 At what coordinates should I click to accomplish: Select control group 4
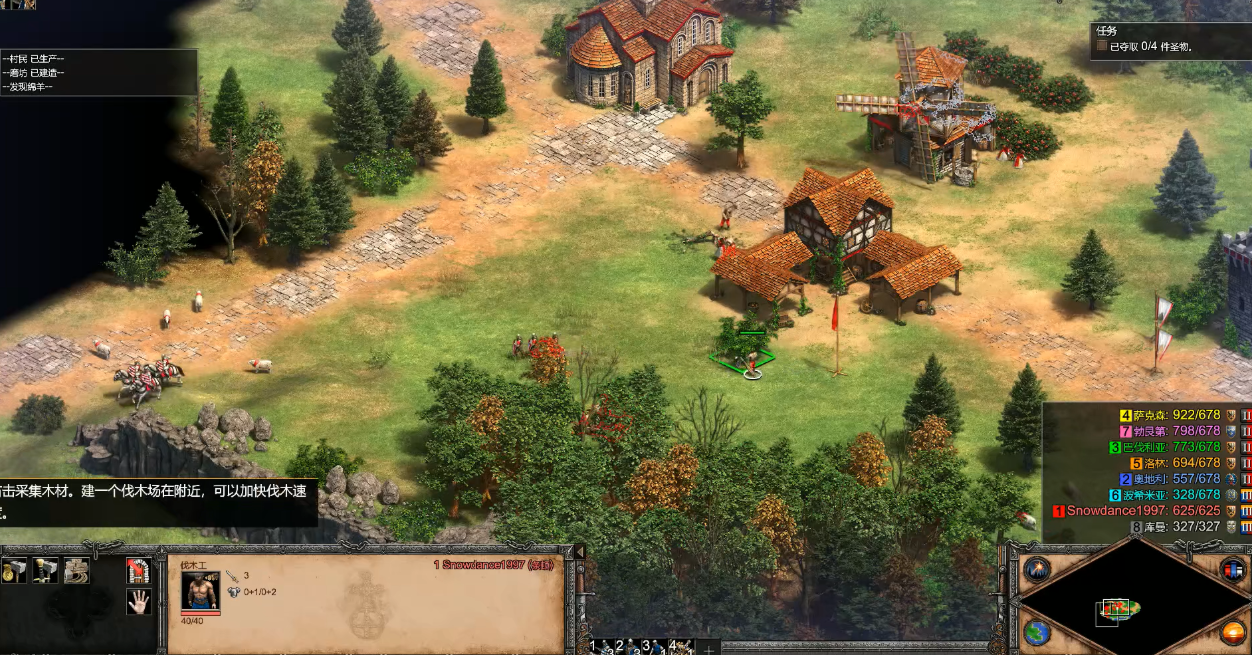pyautogui.click(x=681, y=646)
